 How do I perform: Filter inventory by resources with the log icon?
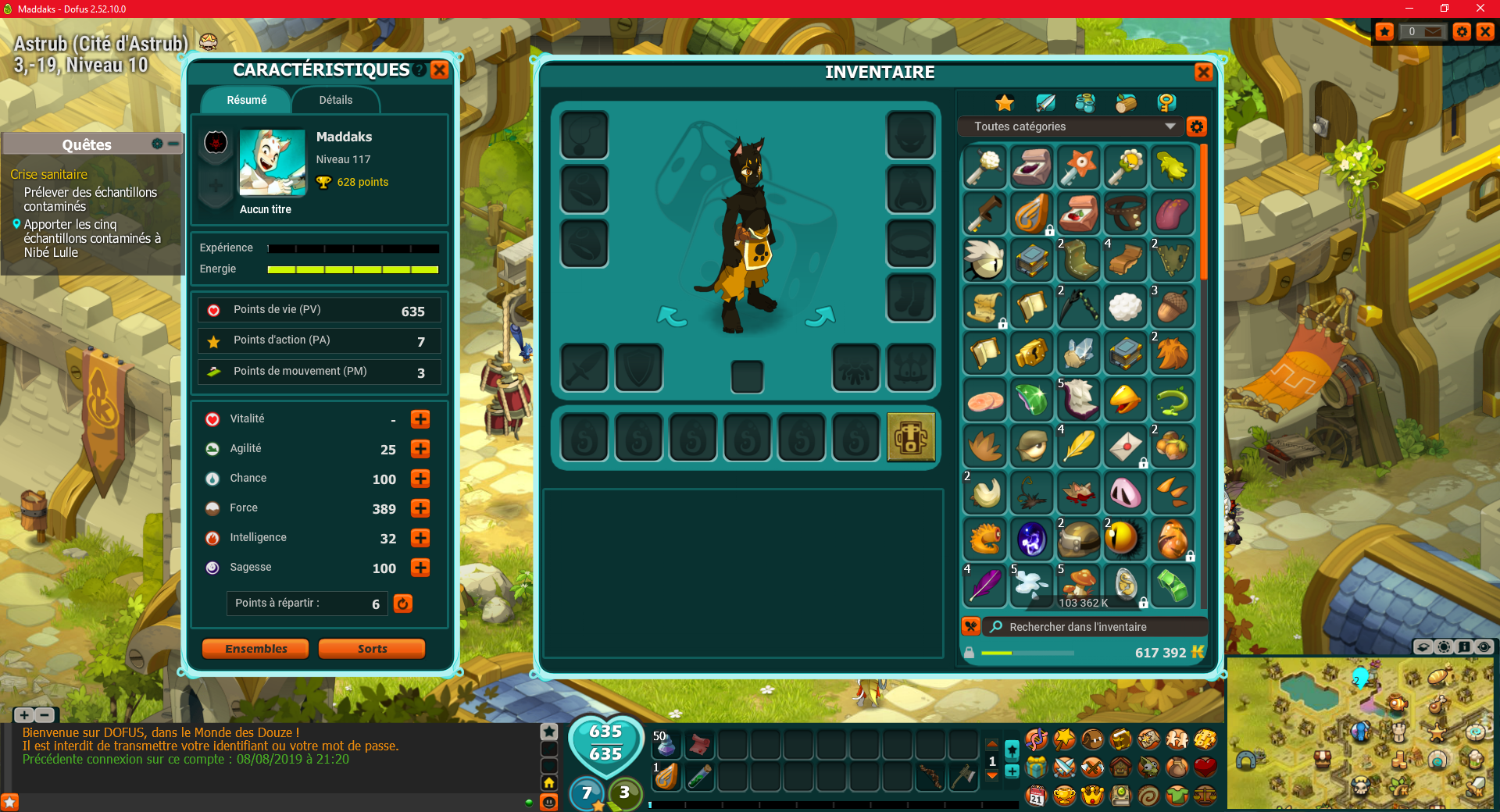coord(1126,102)
